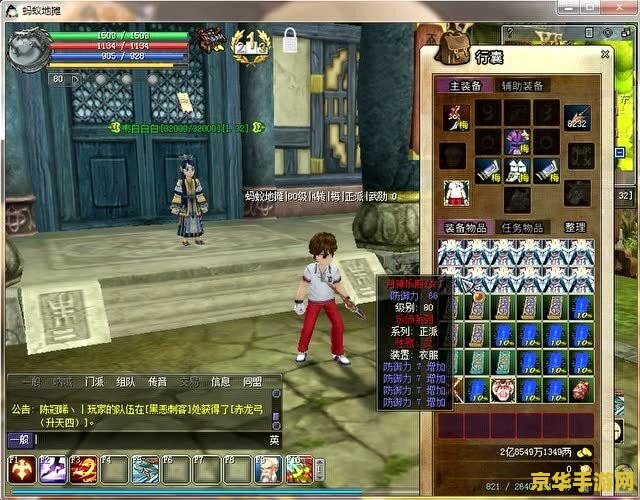This screenshot has width=640, height=500.
Task: Switch chat to the 门派 channel
Action: (x=94, y=382)
